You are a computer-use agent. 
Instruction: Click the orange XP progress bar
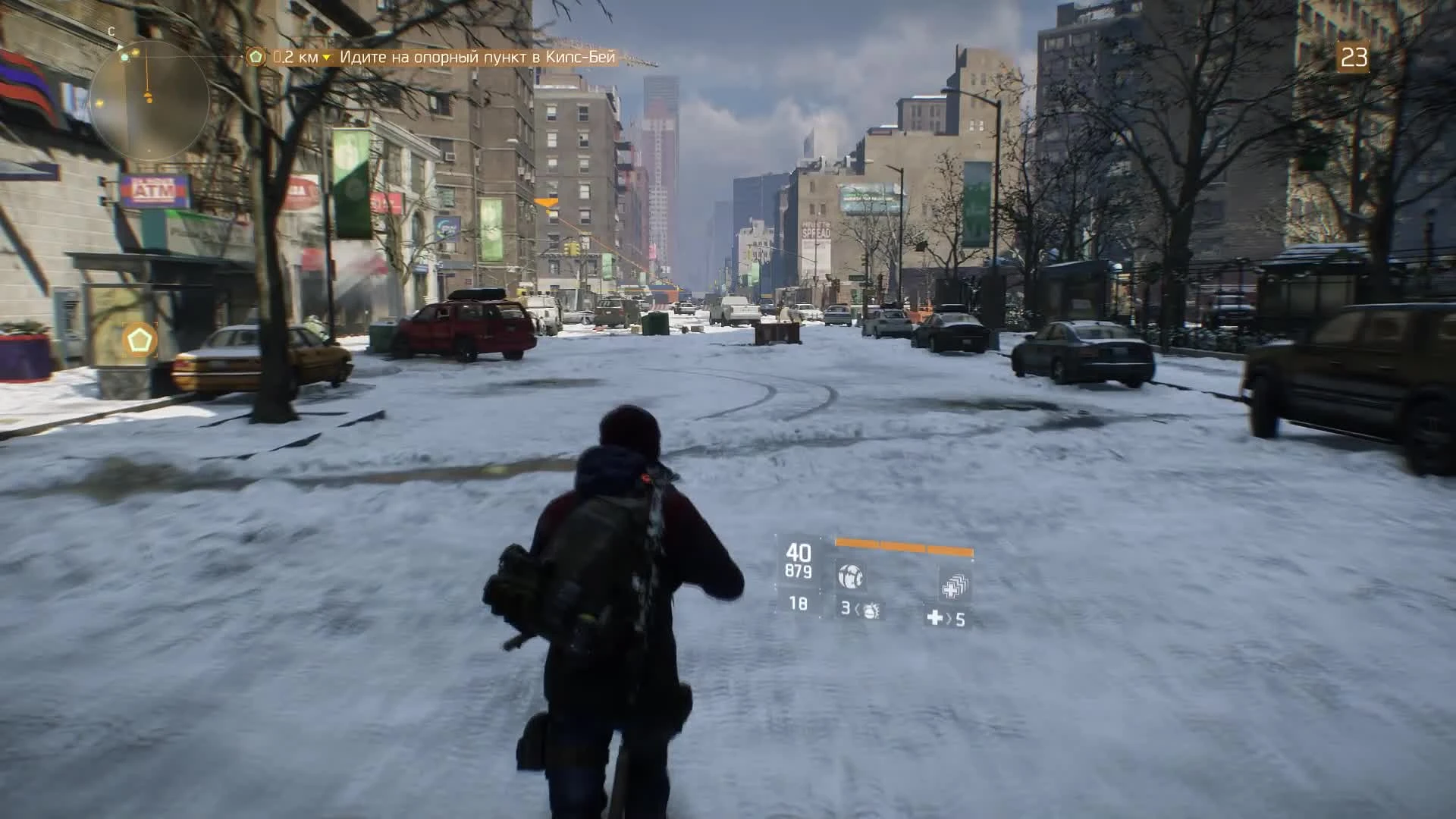[902, 543]
